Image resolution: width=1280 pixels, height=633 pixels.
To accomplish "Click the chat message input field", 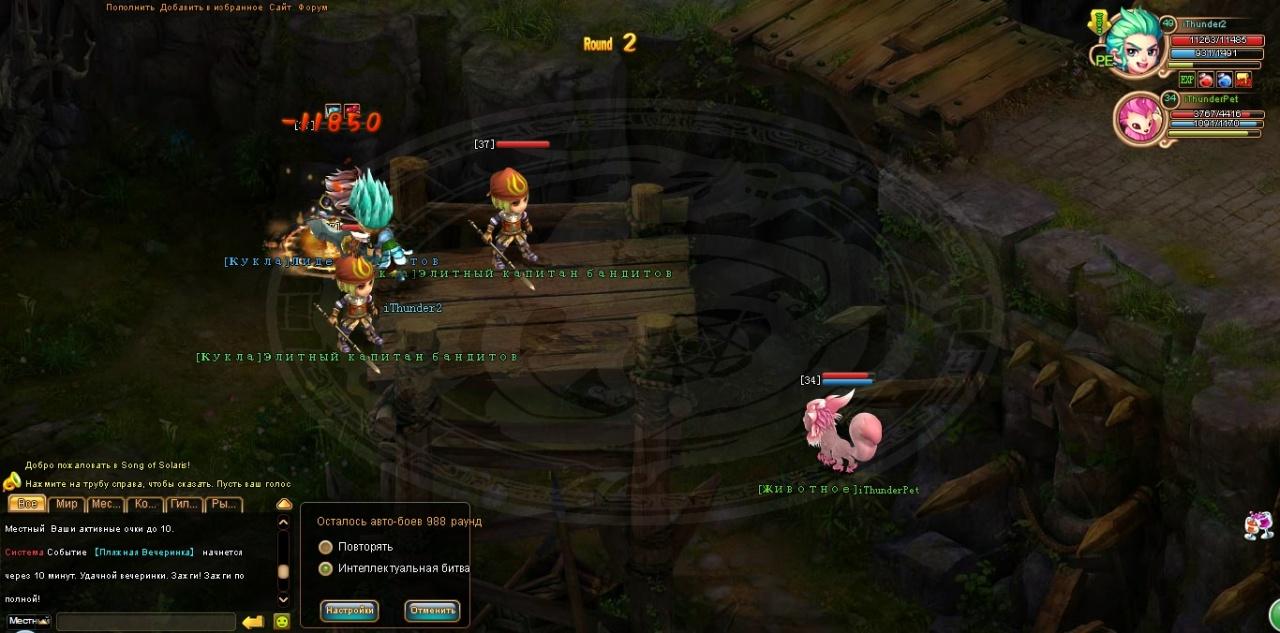I will [145, 622].
